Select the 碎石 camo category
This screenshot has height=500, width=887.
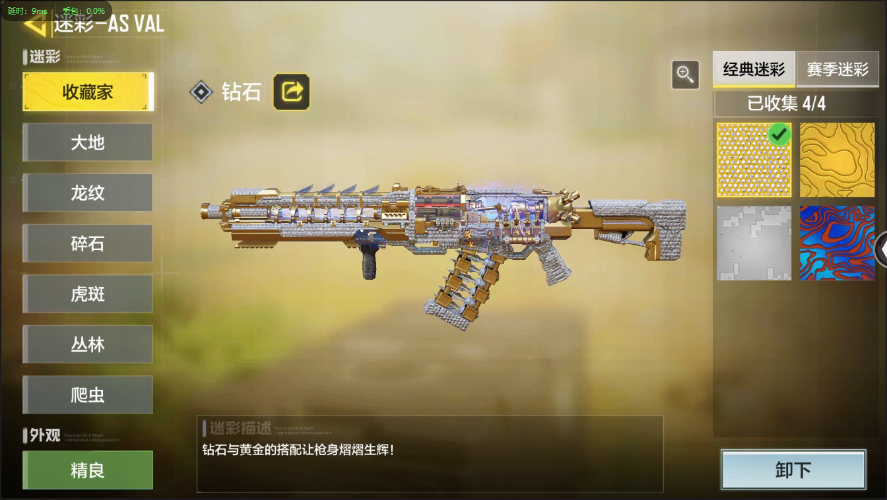pyautogui.click(x=88, y=244)
